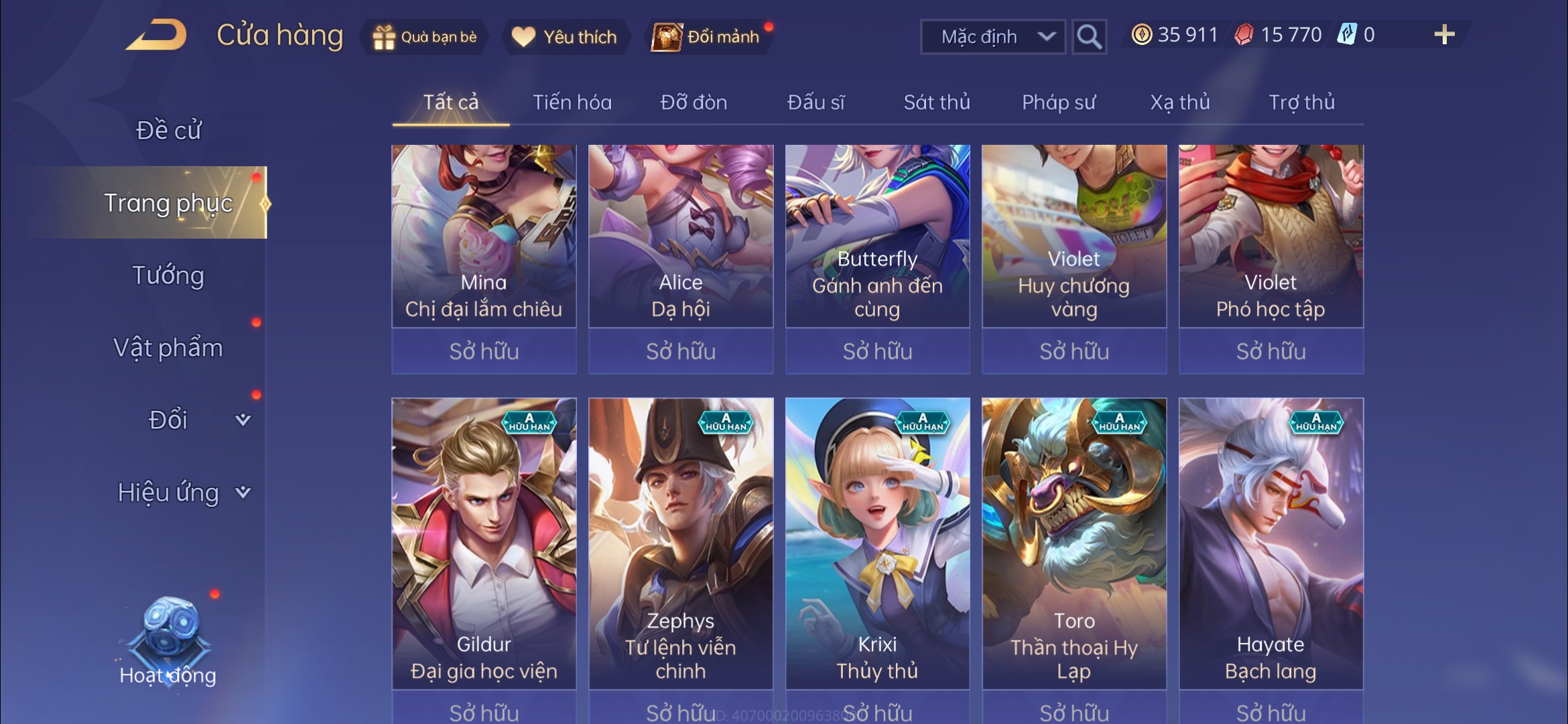Go back using the arrow button

tap(155, 36)
